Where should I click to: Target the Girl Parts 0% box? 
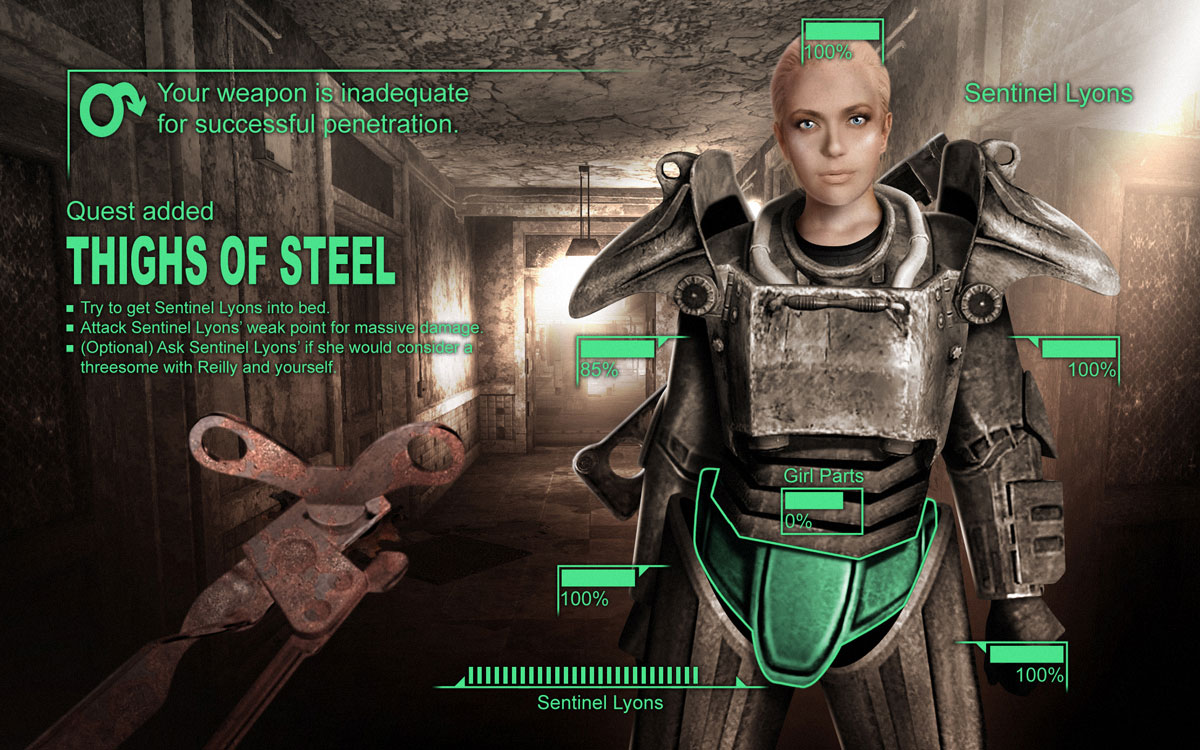coord(821,510)
